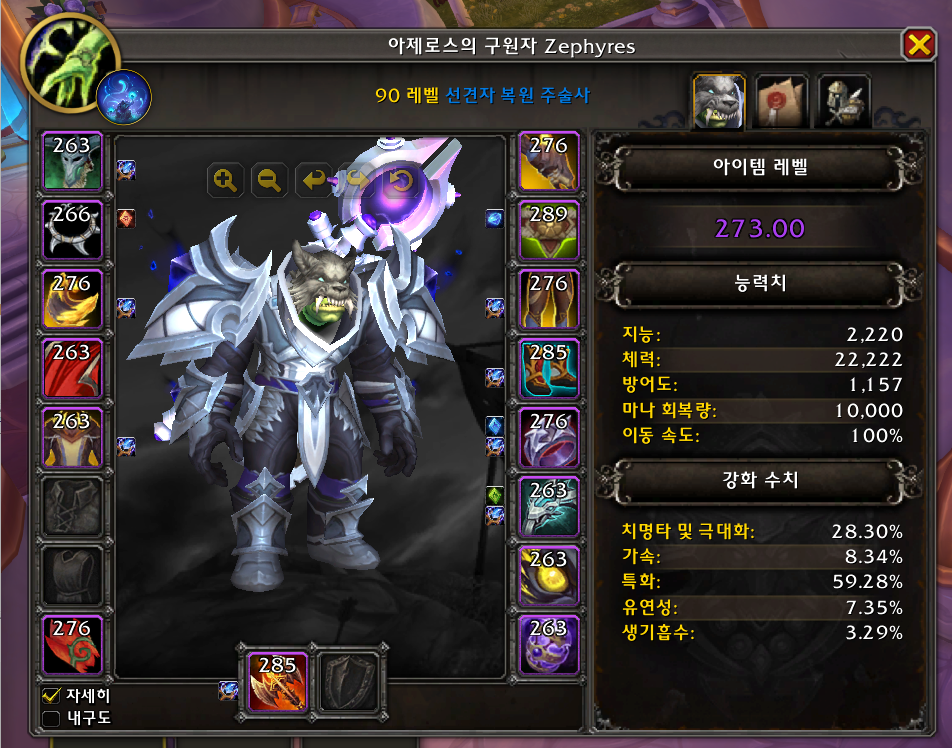Select the worgen face character stats tab
This screenshot has height=748, width=952.
719,100
